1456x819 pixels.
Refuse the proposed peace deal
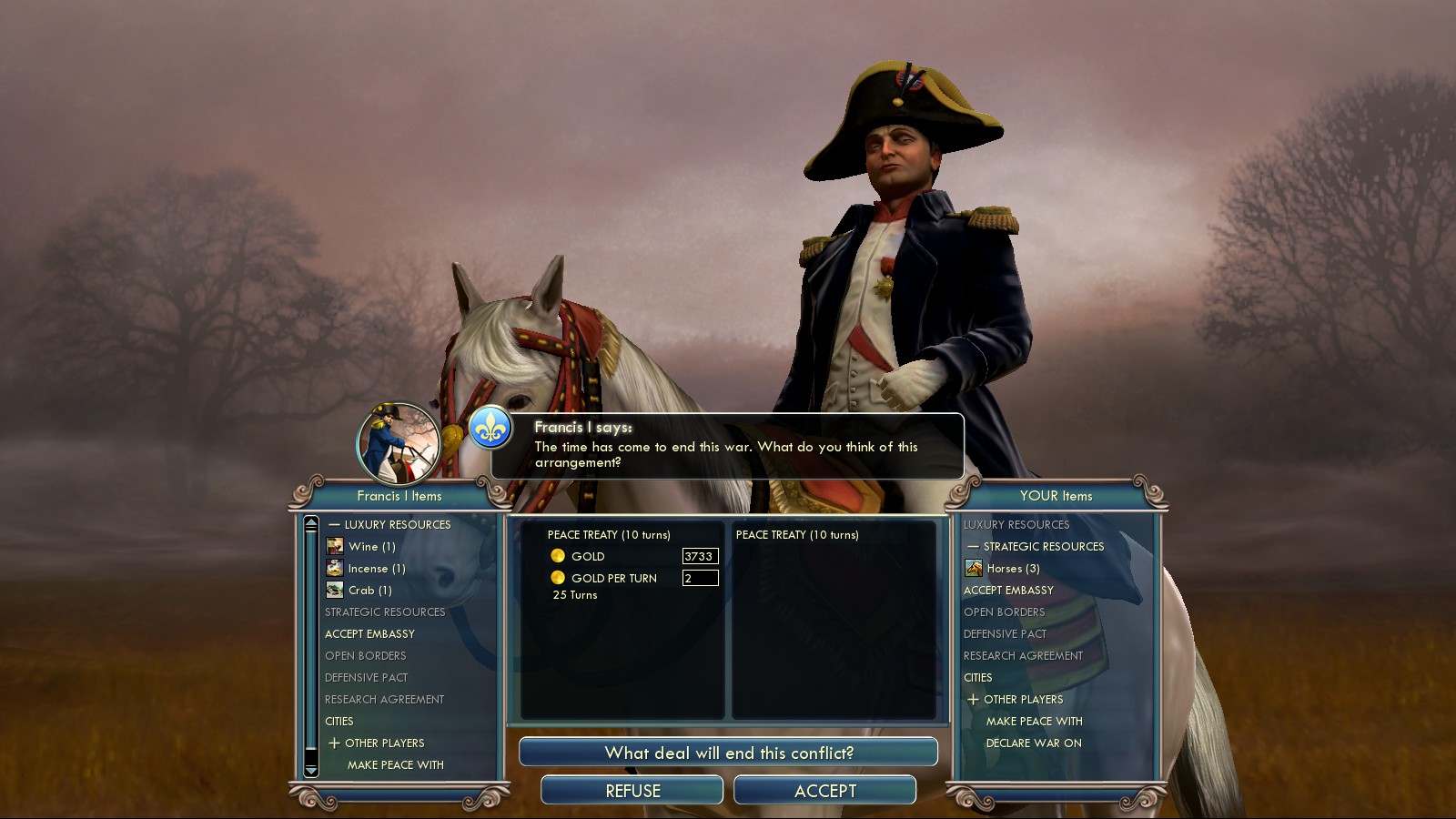[632, 791]
